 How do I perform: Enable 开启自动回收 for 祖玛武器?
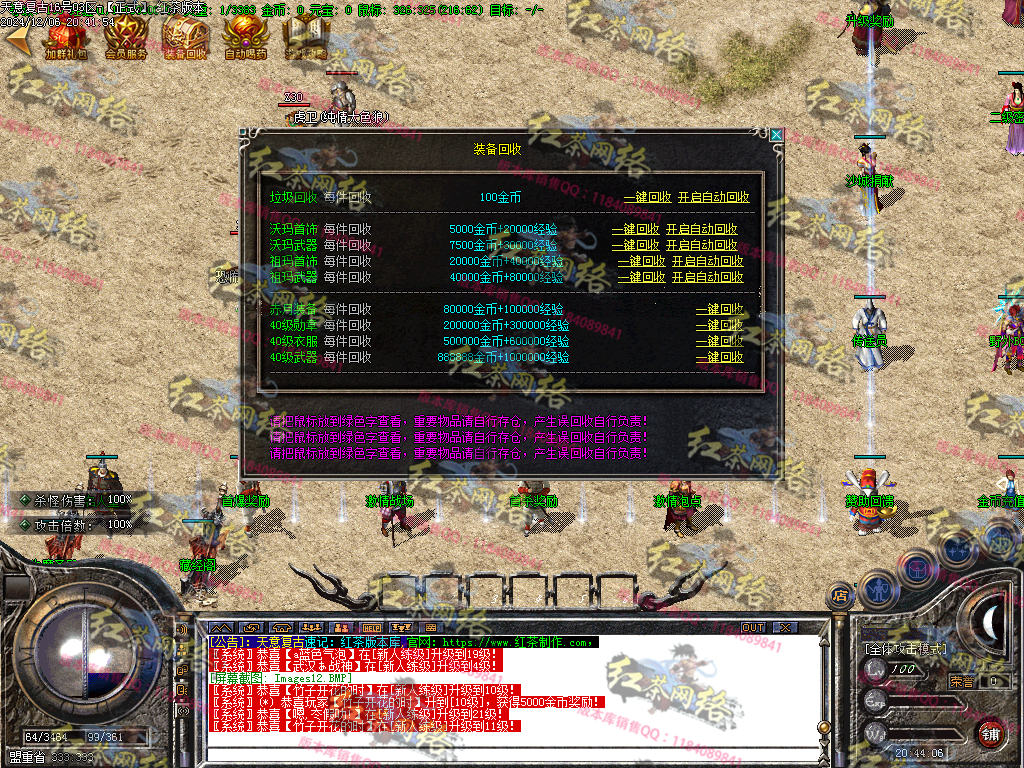pos(707,278)
